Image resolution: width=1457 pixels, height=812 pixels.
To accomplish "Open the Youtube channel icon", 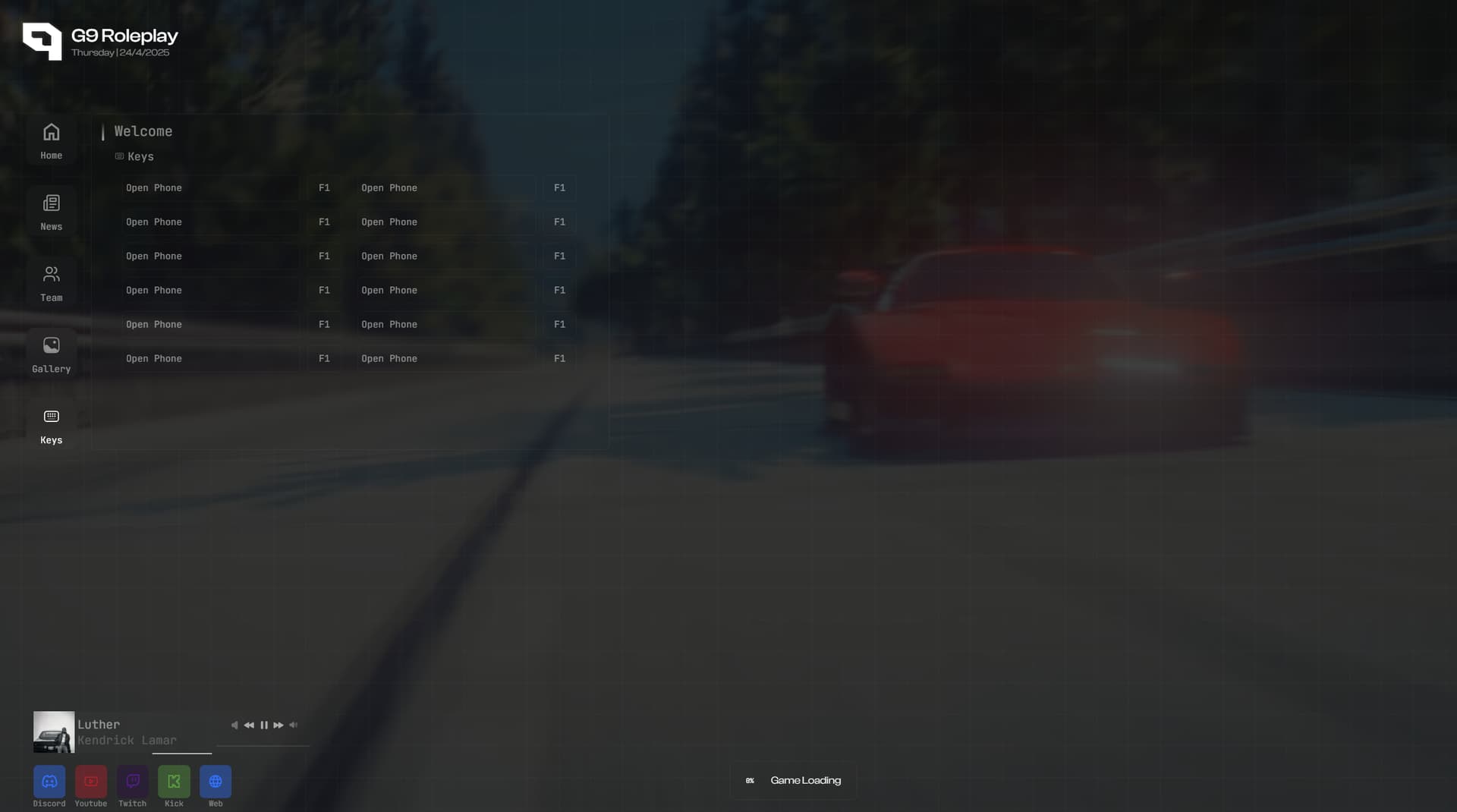I will click(90, 781).
